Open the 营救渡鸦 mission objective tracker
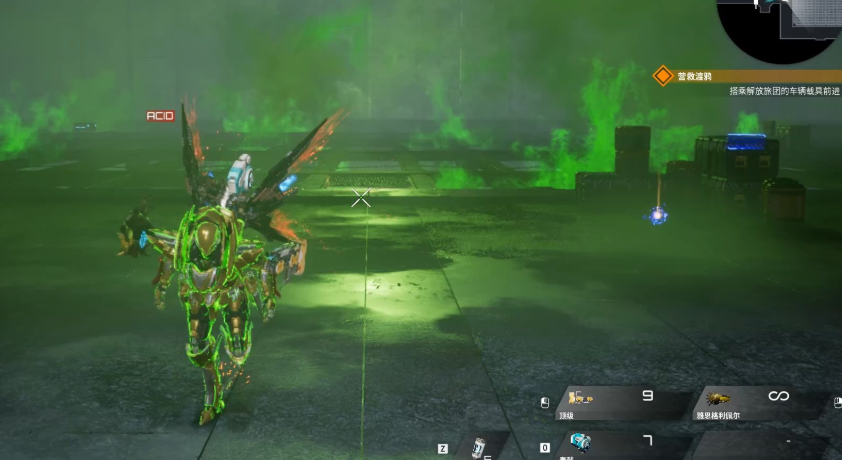This screenshot has width=842, height=460. (748, 76)
